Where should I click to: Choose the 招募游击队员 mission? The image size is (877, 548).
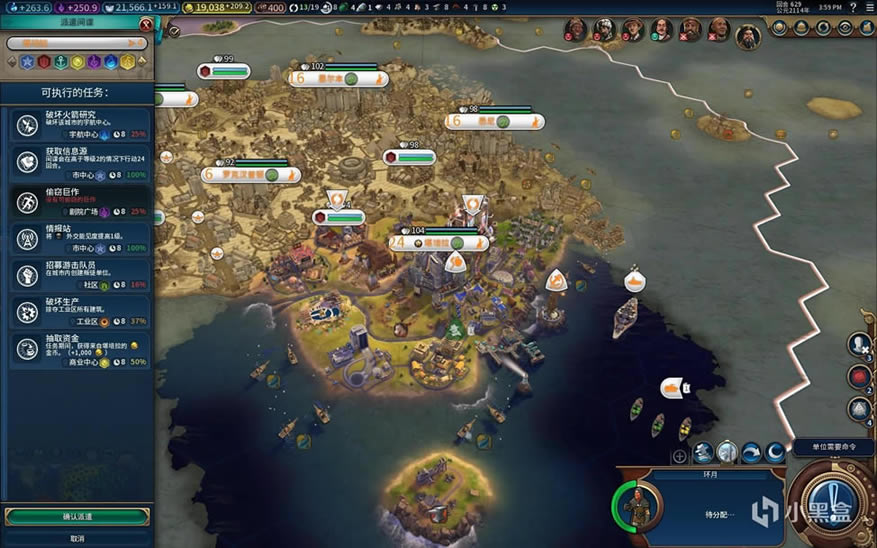(x=78, y=275)
